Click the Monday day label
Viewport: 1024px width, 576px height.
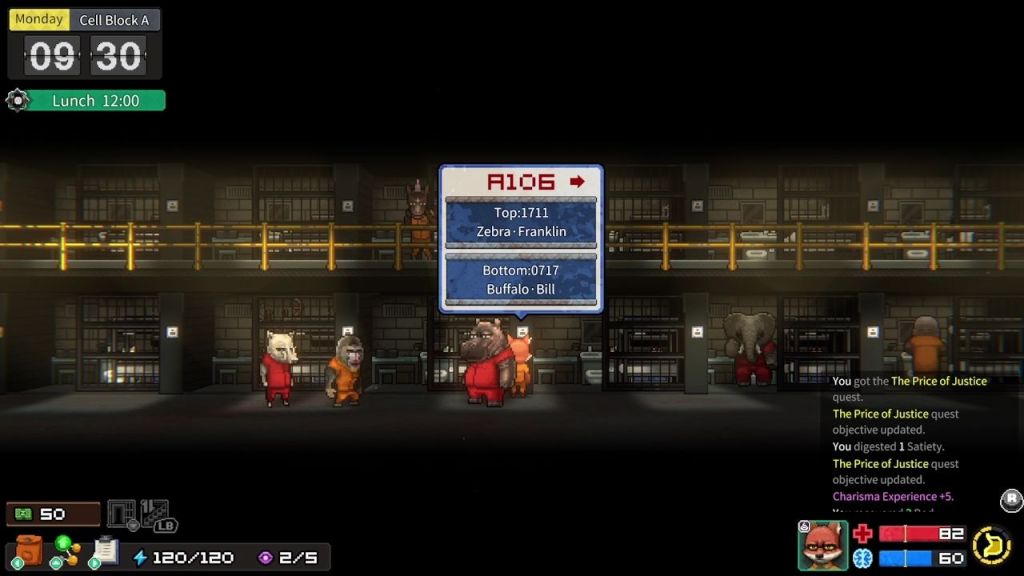pos(39,19)
